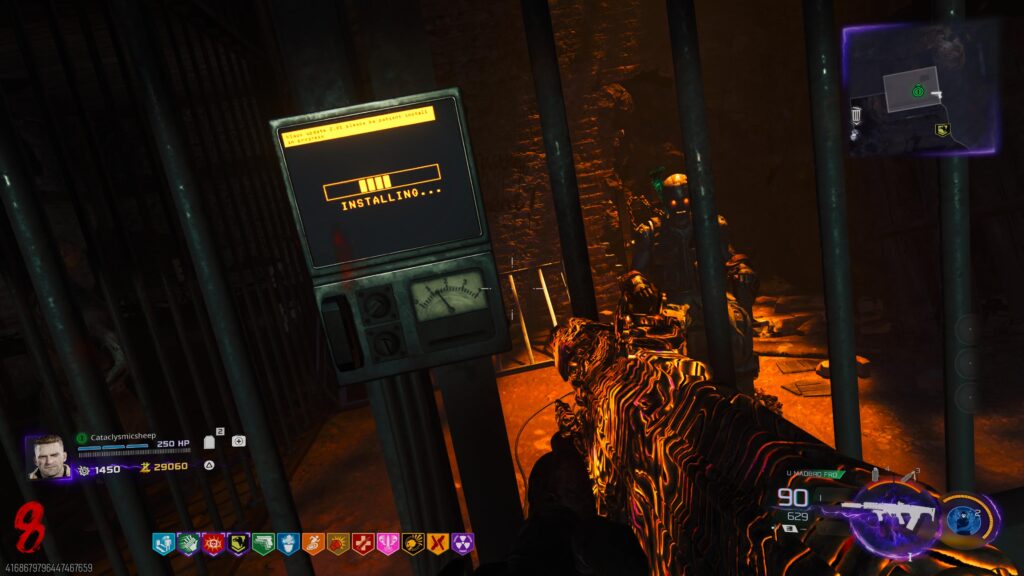The image size is (1024, 576).
Task: Choose the red explosion perk icon
Action: pyautogui.click(x=213, y=543)
